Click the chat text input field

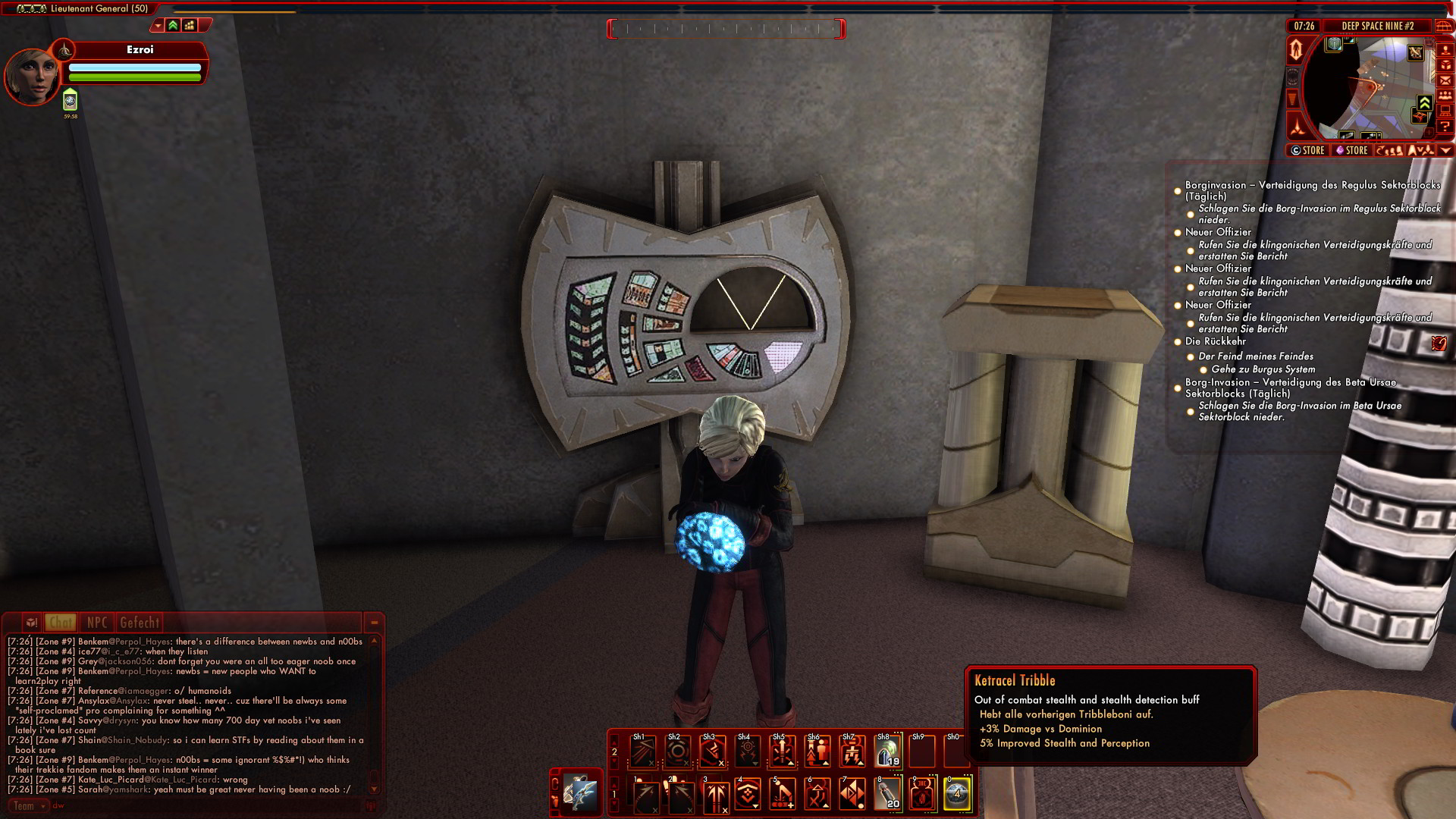coord(205,806)
